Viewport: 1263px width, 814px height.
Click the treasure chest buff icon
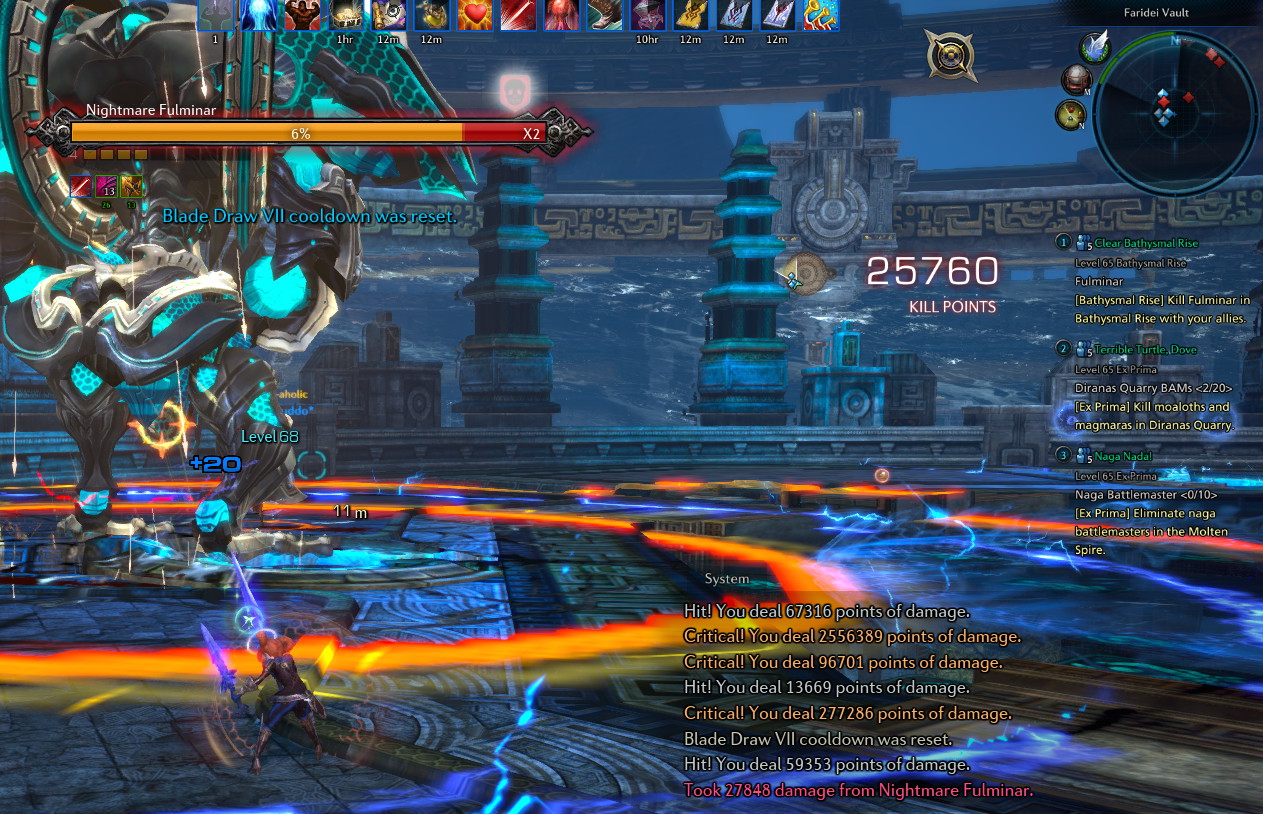tap(345, 15)
